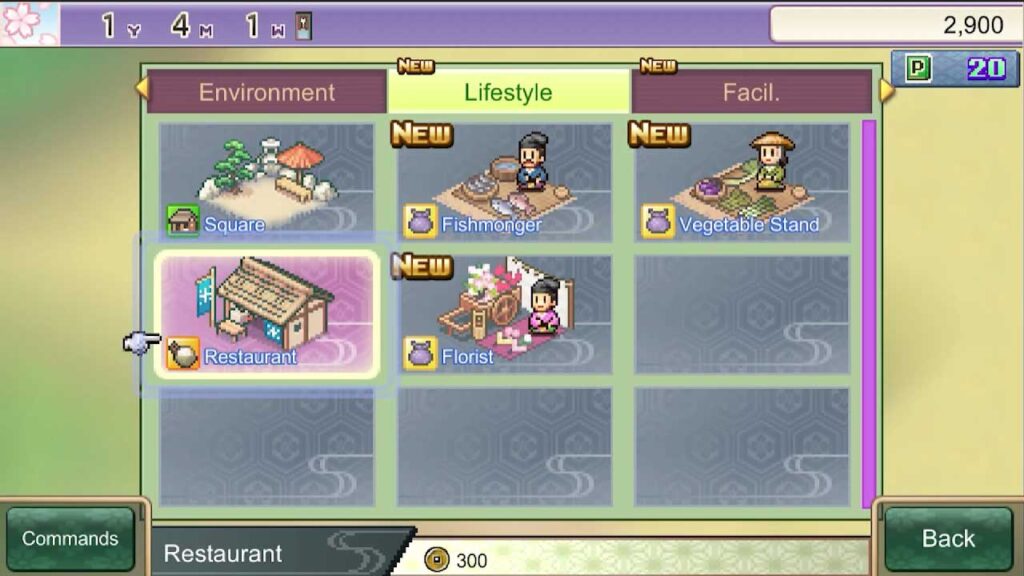
Task: Go back with the Back button
Action: [948, 539]
